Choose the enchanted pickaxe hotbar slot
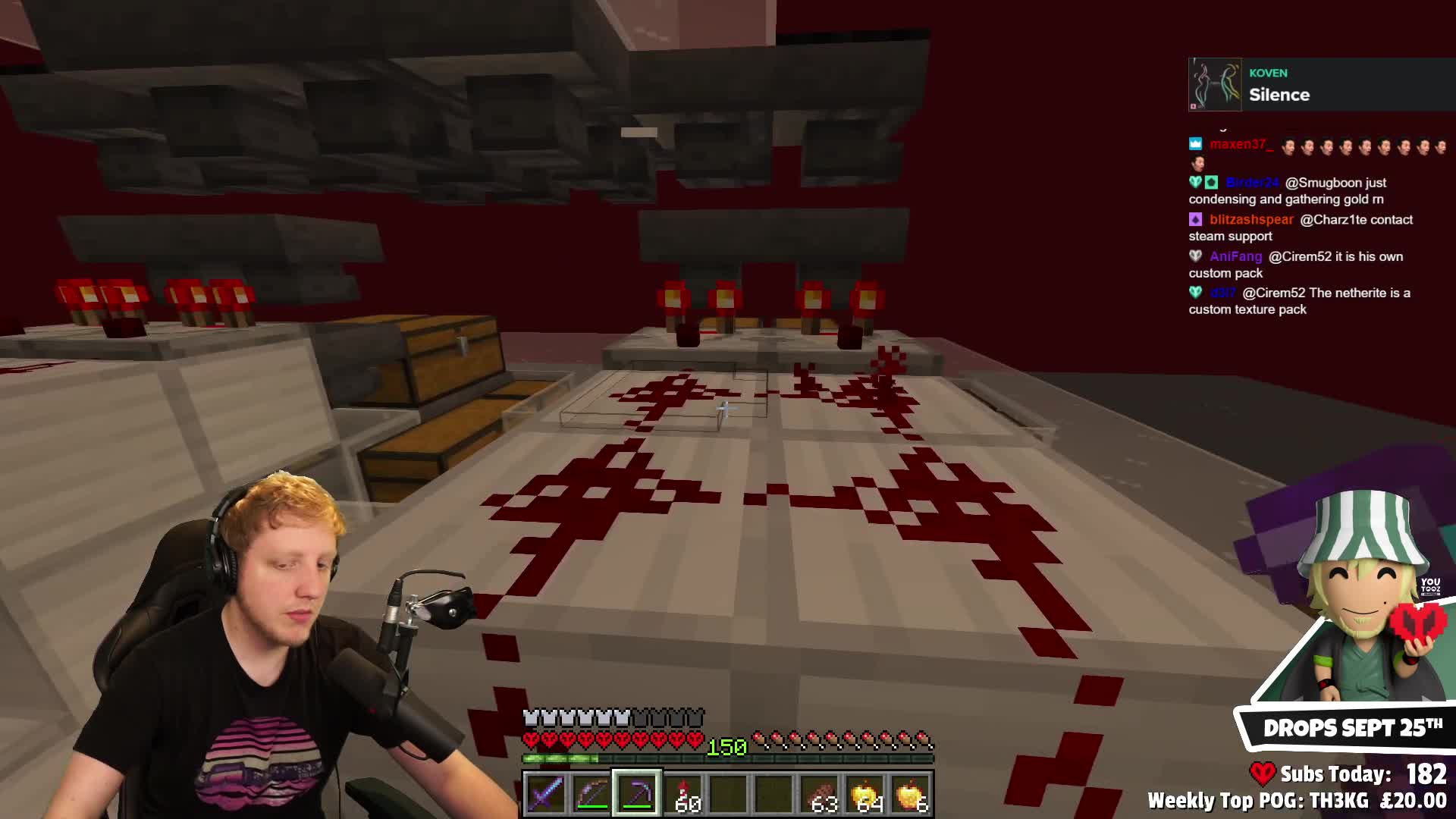Viewport: 1456px width, 819px height. pos(637,794)
